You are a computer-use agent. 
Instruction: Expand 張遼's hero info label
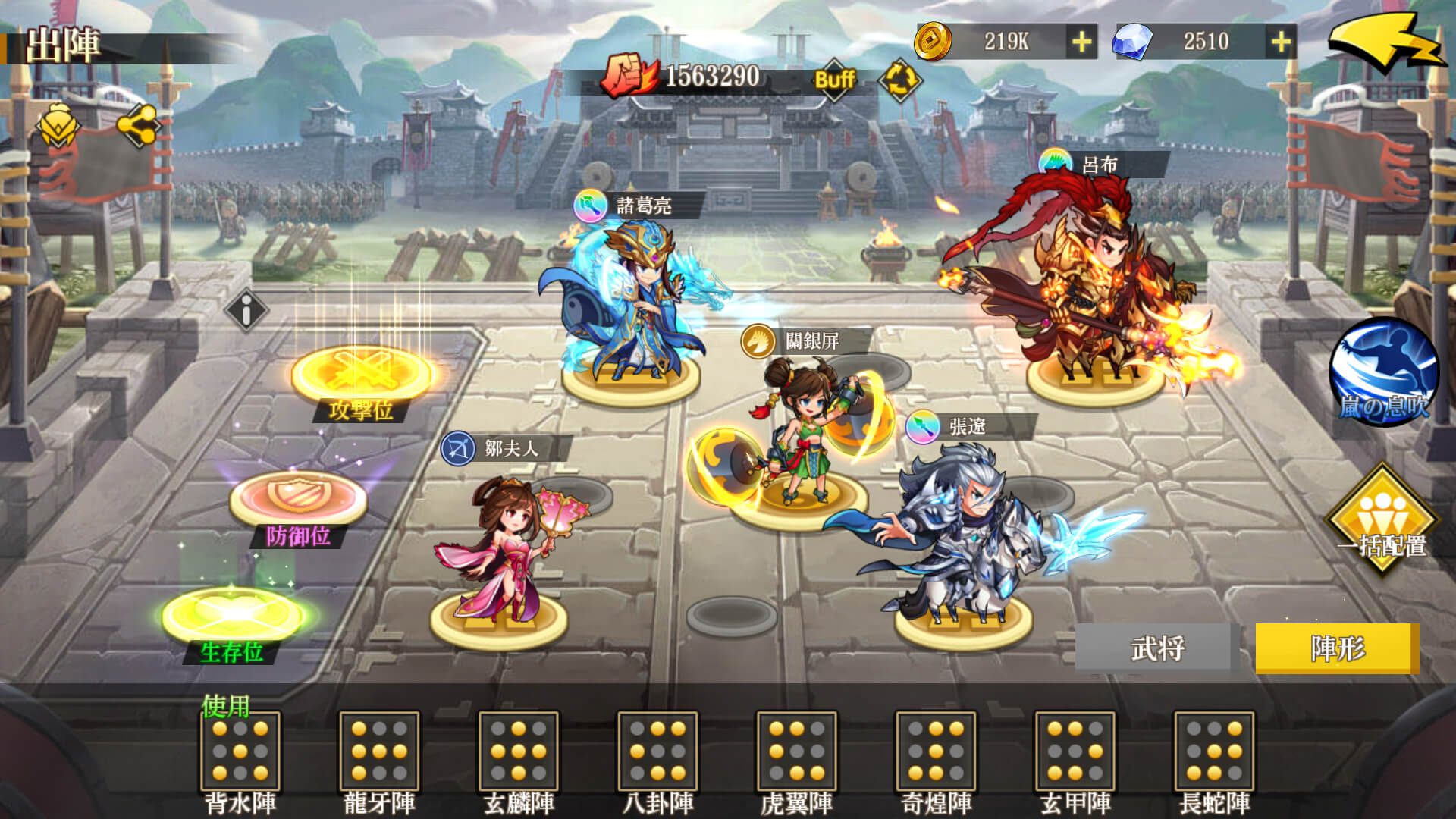point(967,425)
